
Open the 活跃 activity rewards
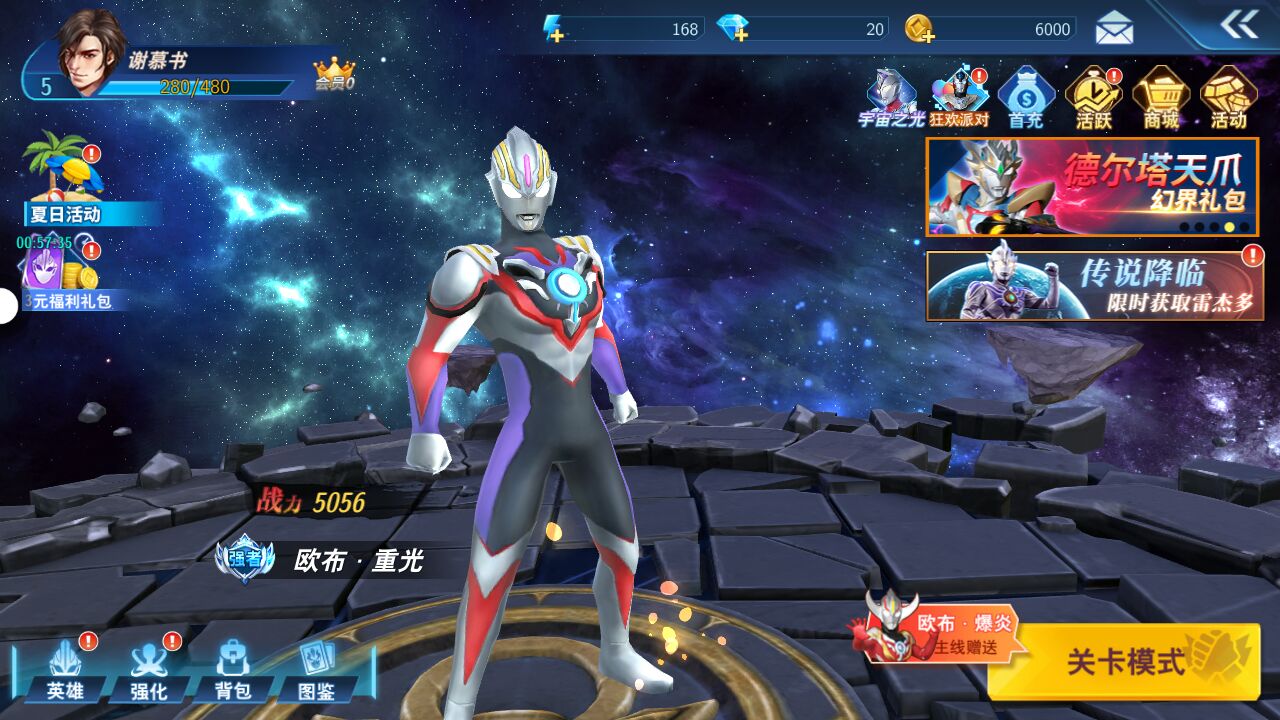click(1093, 99)
